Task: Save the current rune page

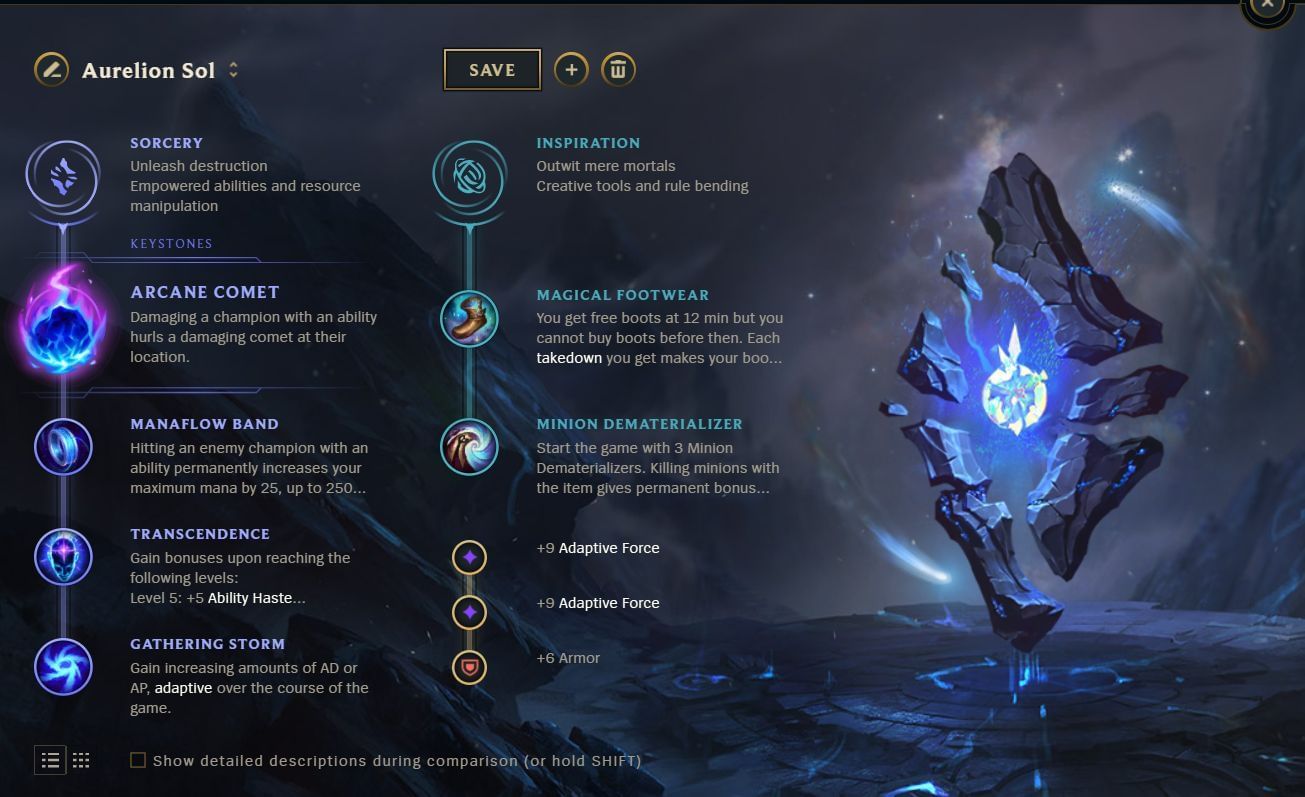Action: [x=491, y=70]
